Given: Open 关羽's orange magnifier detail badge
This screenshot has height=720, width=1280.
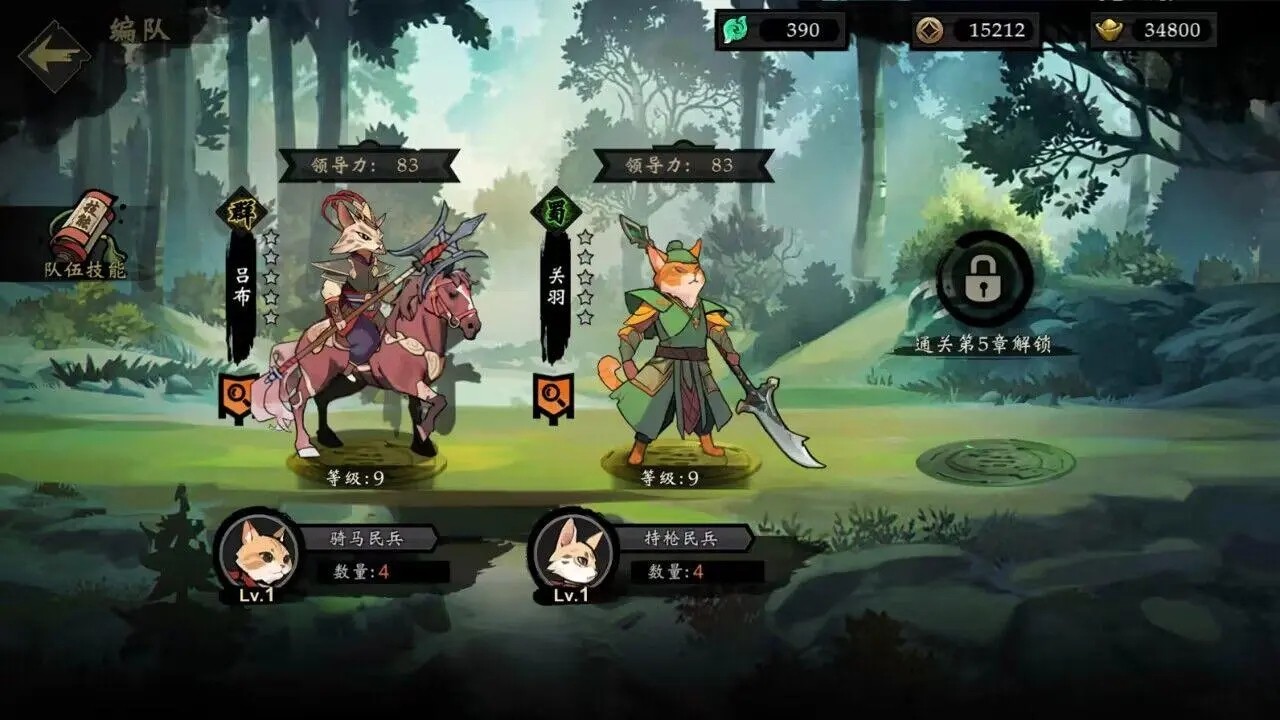Looking at the screenshot, I should pyautogui.click(x=552, y=392).
